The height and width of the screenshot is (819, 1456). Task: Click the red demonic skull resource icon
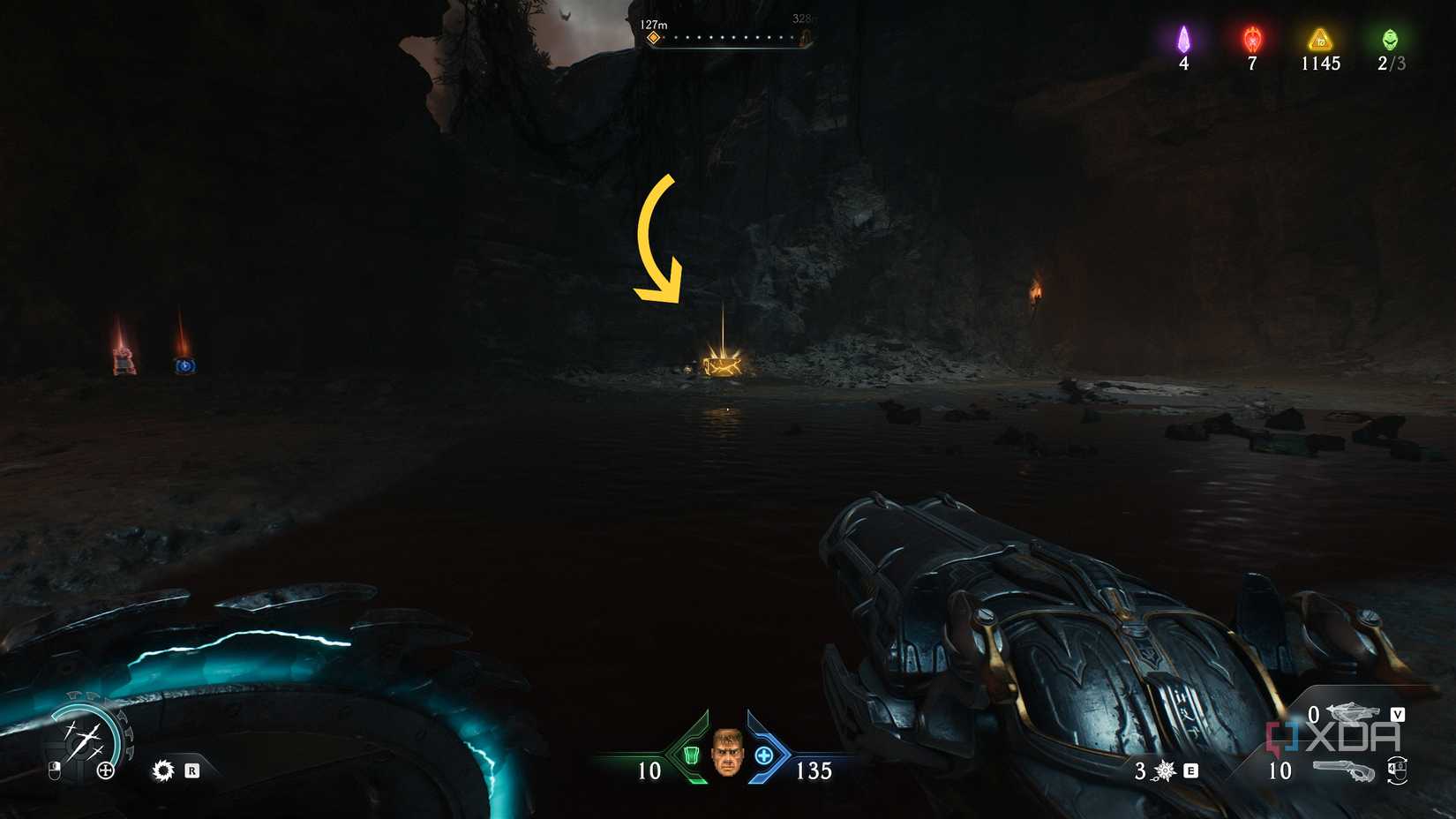click(x=1250, y=40)
